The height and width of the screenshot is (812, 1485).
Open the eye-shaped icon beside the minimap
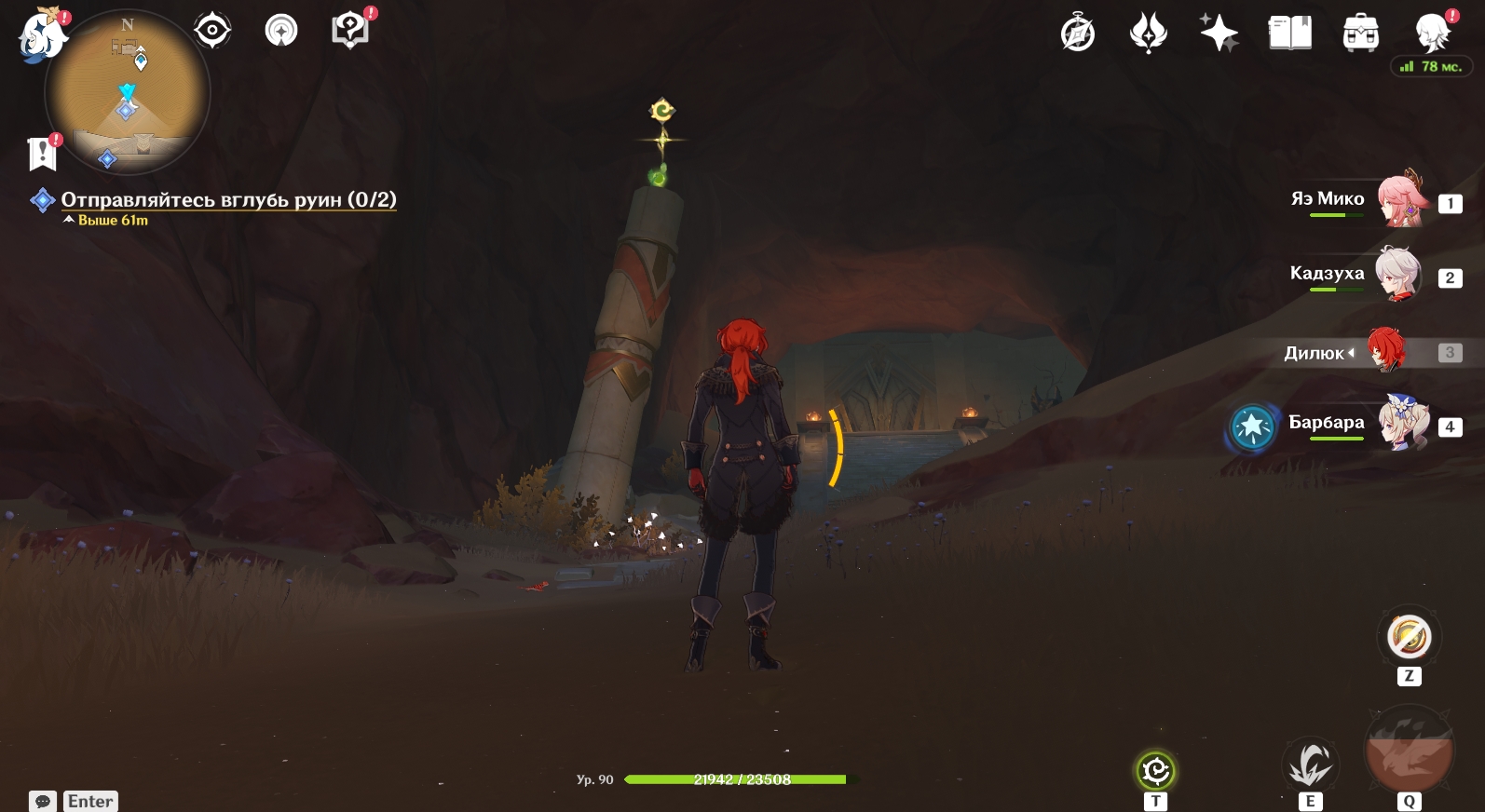[x=212, y=31]
